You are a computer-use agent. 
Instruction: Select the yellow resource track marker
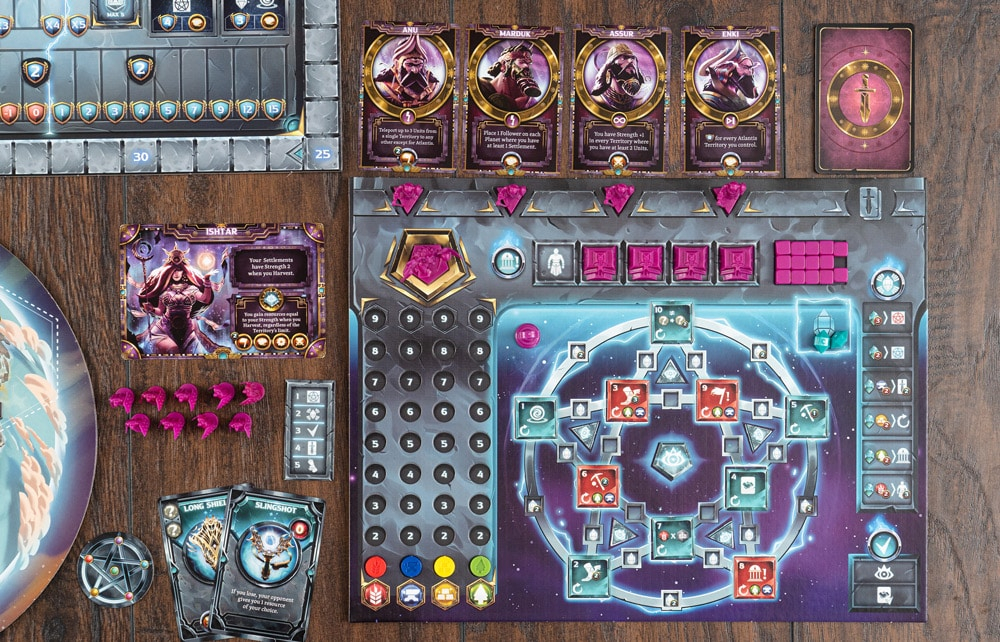(446, 567)
